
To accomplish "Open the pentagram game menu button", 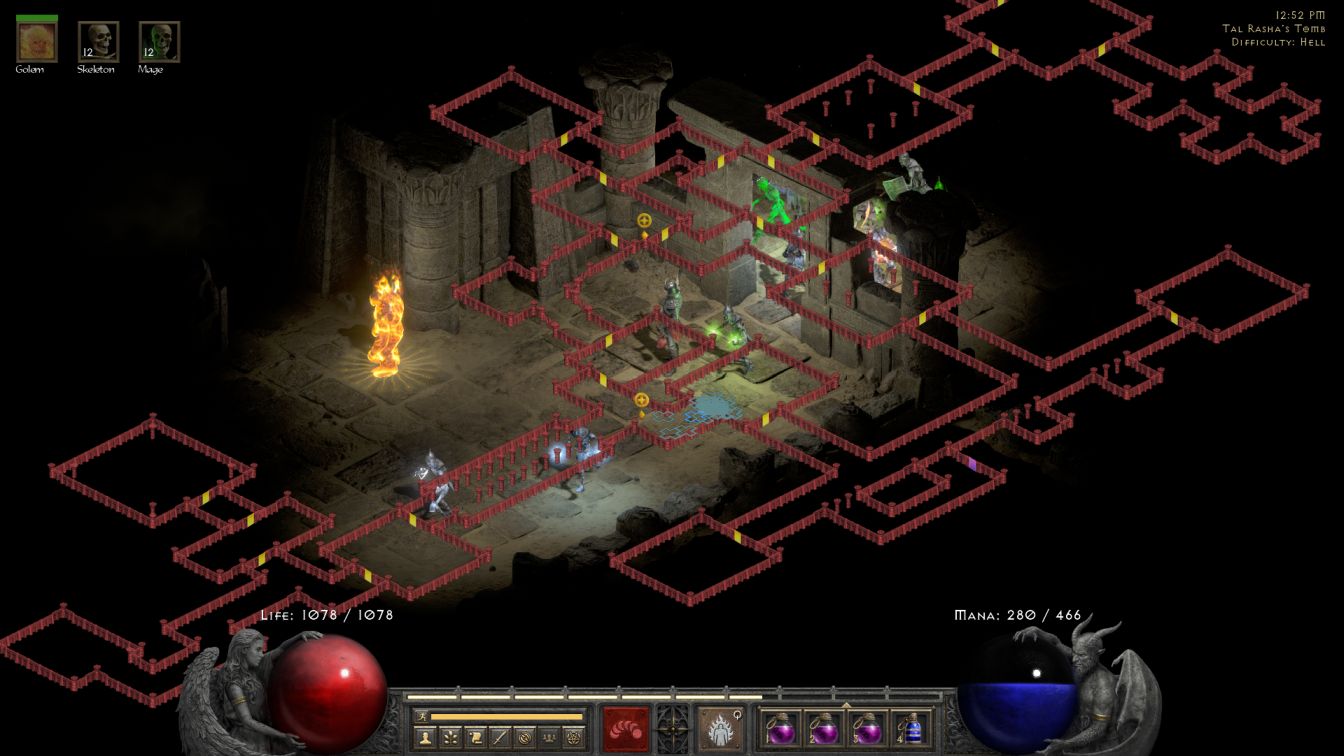I will (572, 738).
